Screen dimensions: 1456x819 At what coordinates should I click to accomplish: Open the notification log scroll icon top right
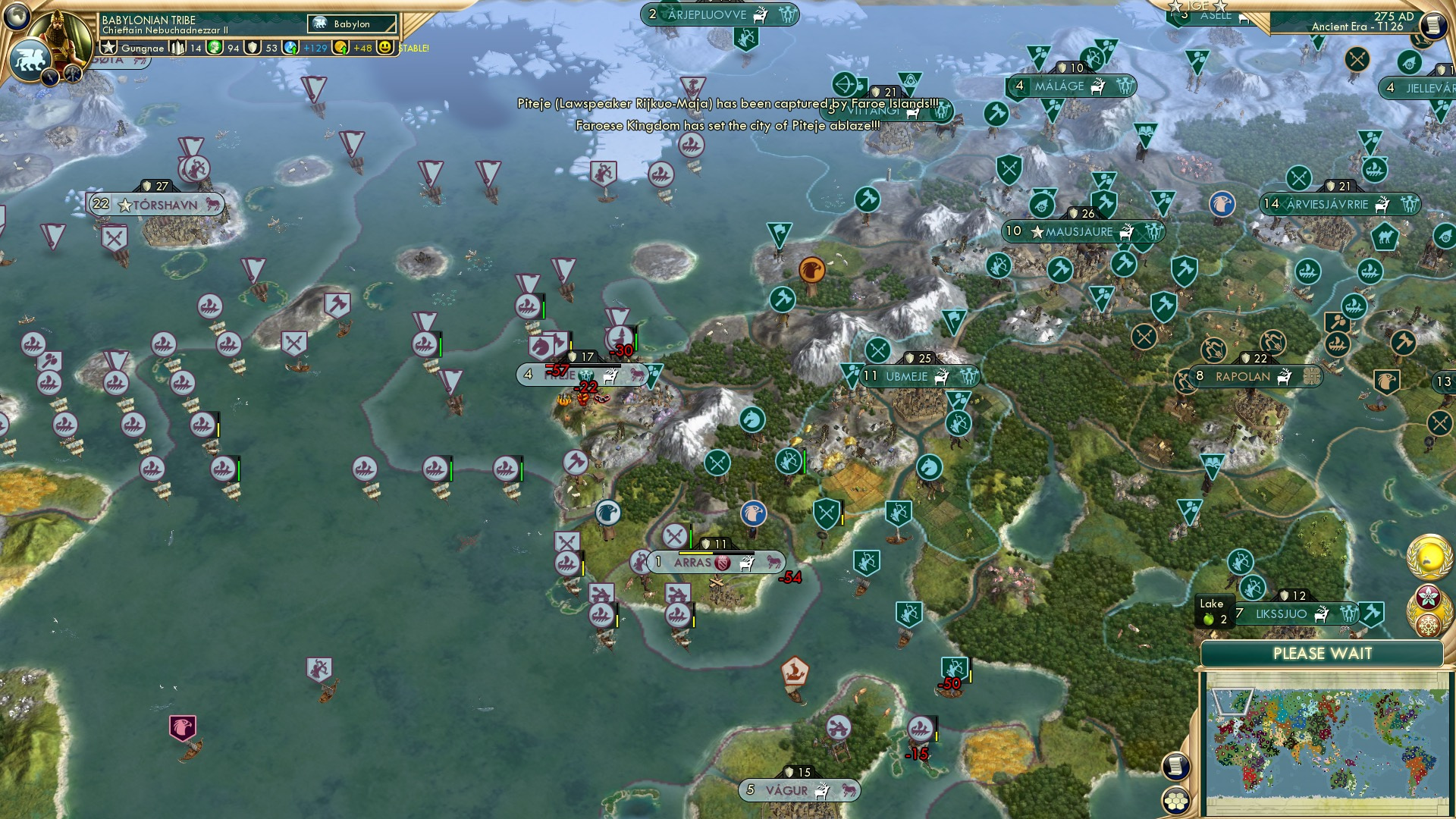1435,24
